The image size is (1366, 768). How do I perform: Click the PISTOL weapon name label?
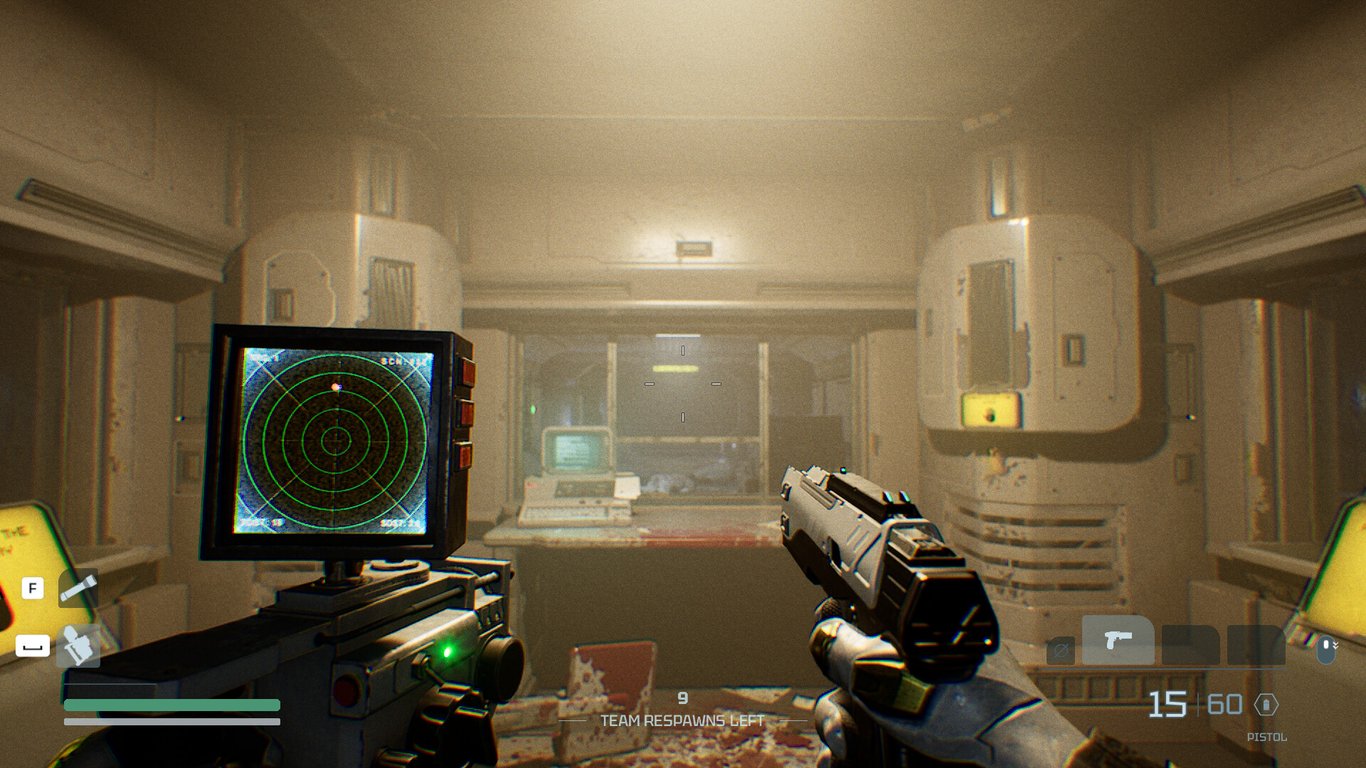(x=1267, y=737)
